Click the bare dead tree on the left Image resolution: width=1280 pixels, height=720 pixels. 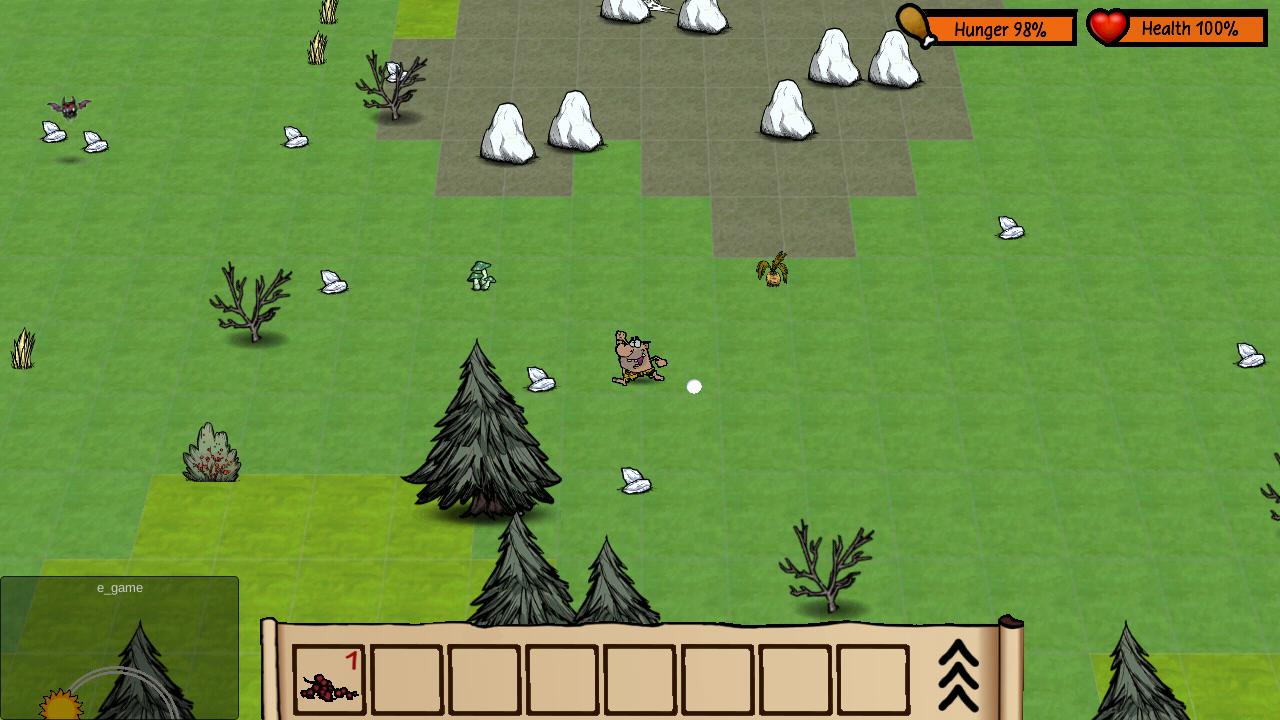coord(252,305)
